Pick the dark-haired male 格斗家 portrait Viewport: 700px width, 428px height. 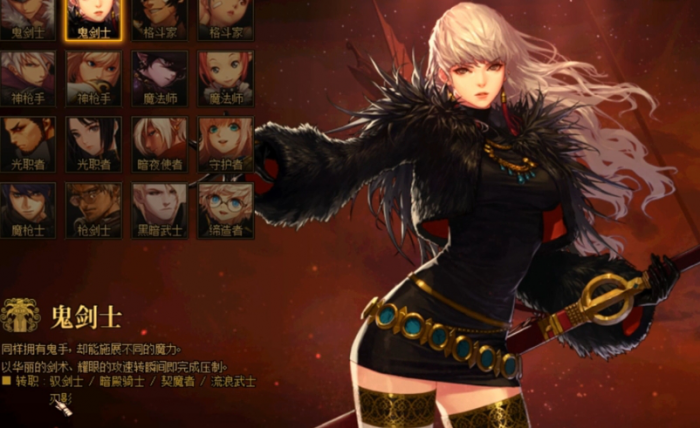160,17
